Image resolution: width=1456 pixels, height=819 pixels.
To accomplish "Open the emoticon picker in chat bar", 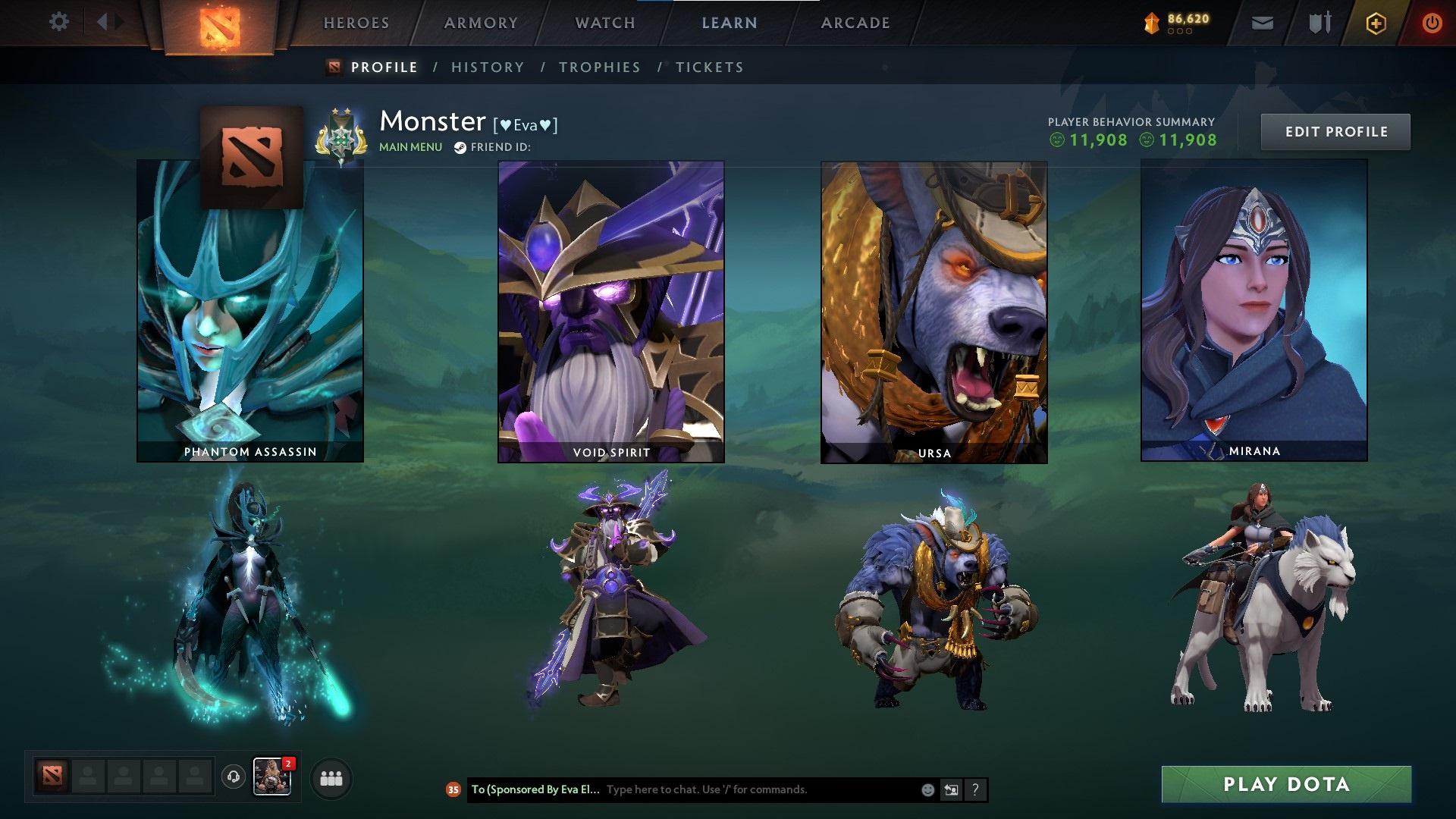I will (x=927, y=789).
